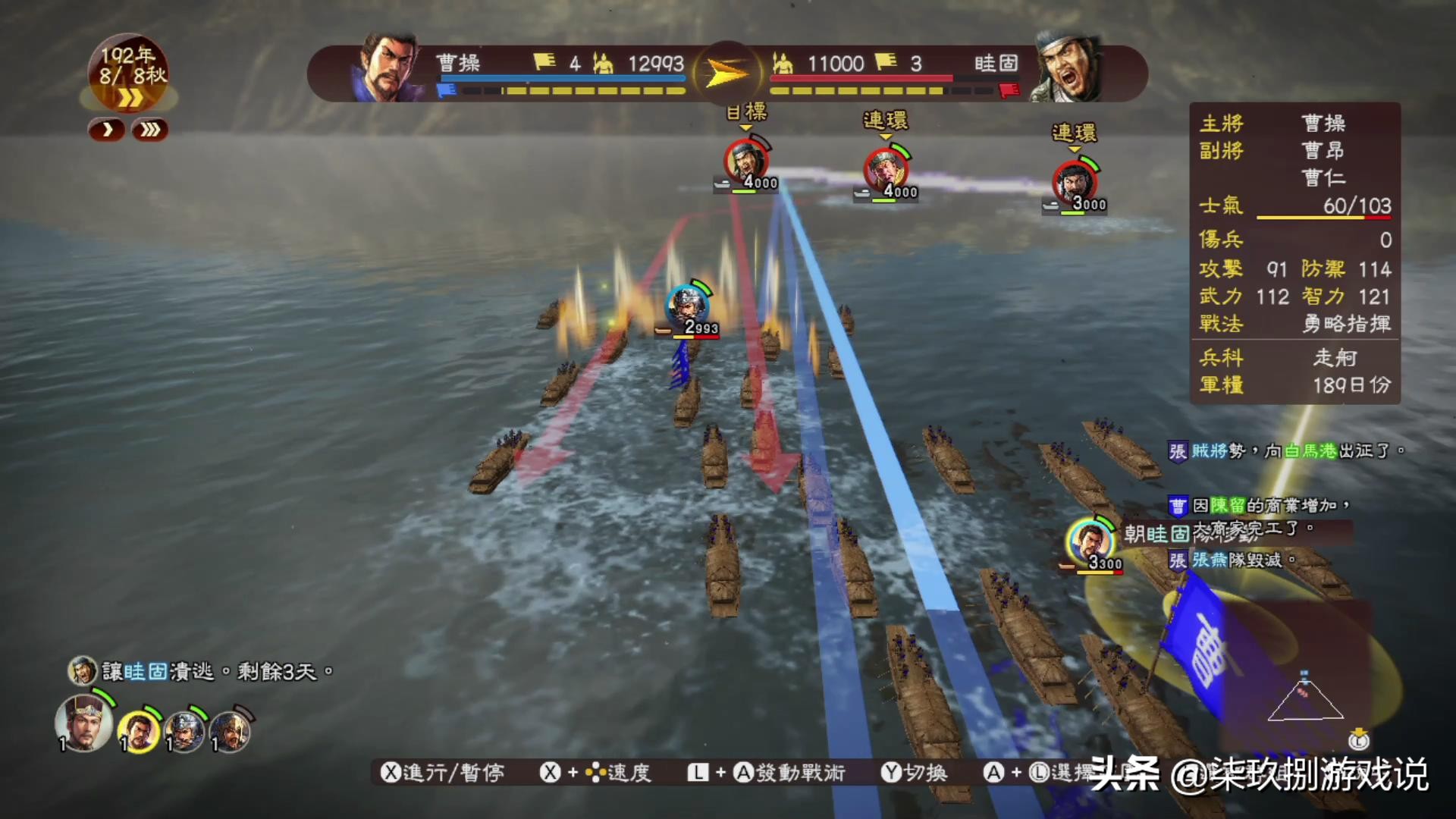
Task: Choose the yellow-ringed officer portrait in the unit list
Action: click(x=139, y=732)
